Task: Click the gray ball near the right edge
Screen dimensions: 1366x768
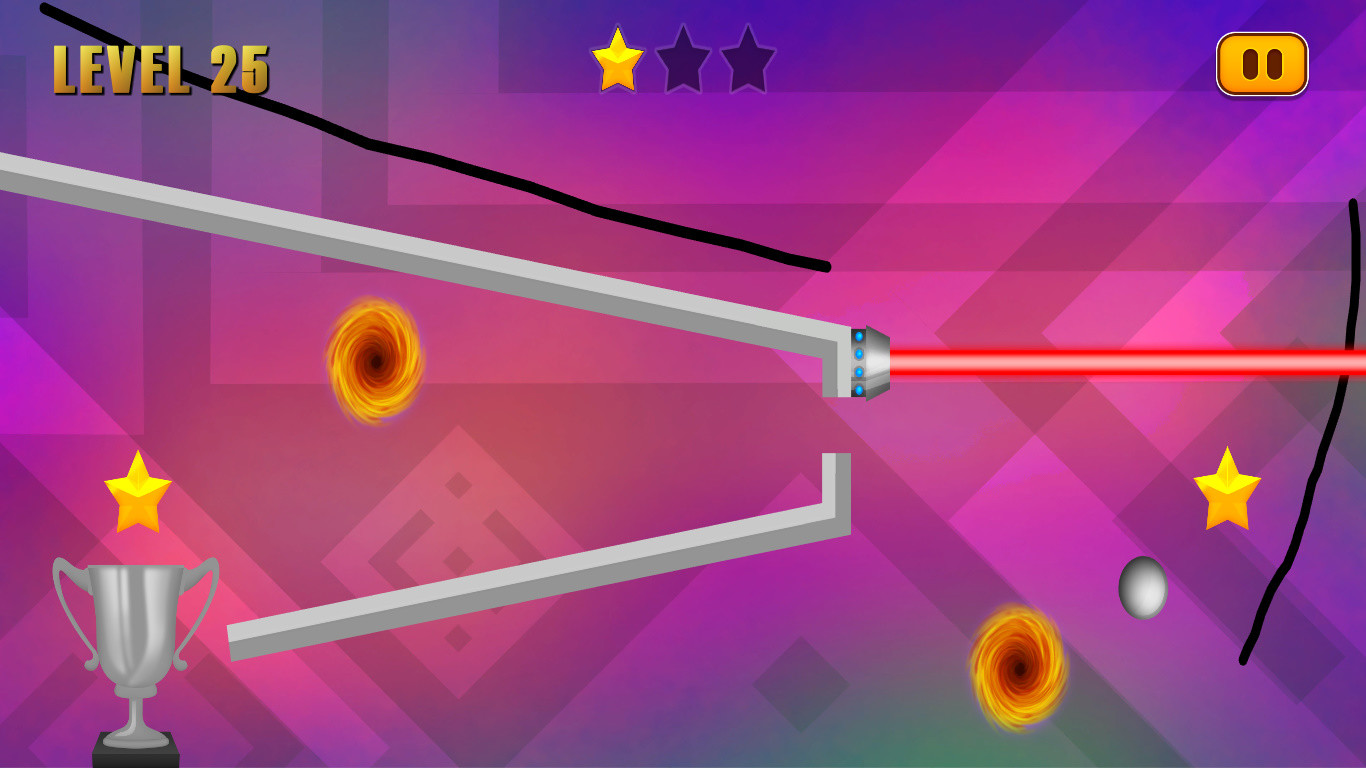Action: pyautogui.click(x=1145, y=589)
